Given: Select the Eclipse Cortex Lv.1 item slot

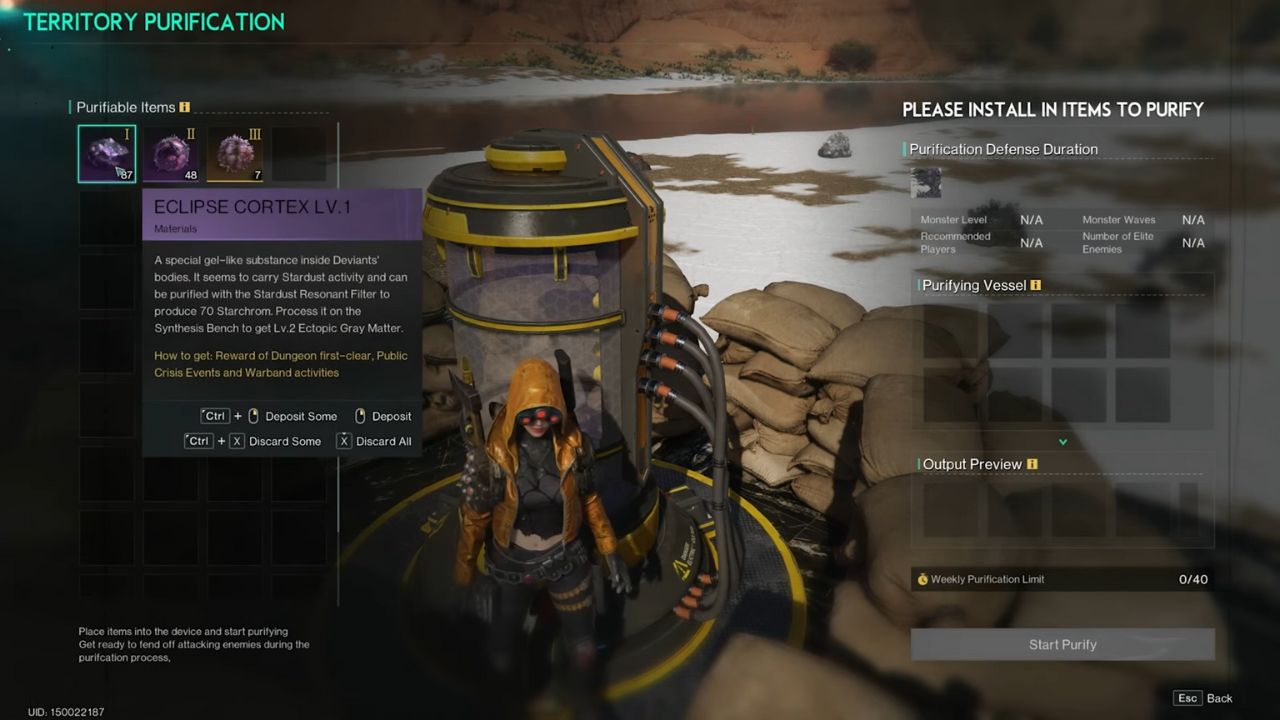Looking at the screenshot, I should click(x=107, y=154).
